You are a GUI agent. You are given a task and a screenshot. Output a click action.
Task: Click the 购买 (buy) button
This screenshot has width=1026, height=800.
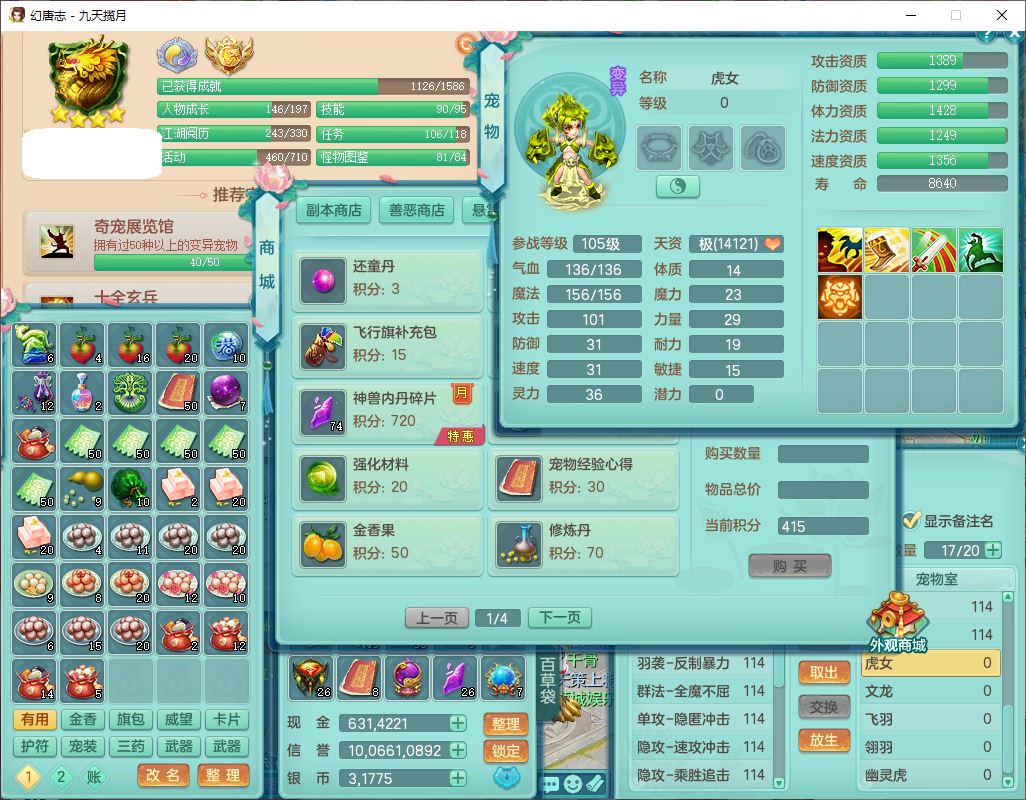point(790,566)
